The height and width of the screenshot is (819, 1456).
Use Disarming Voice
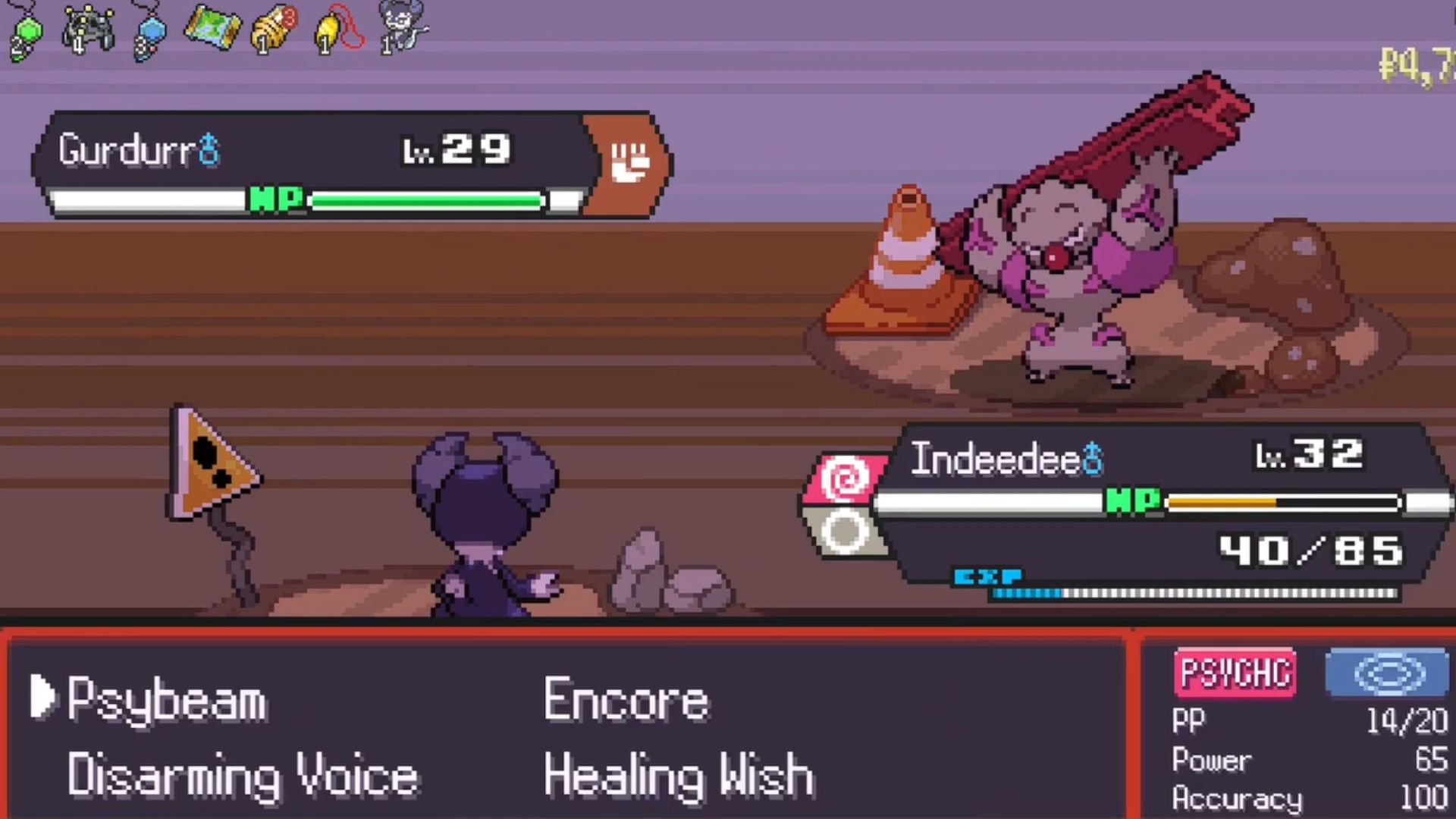(243, 777)
